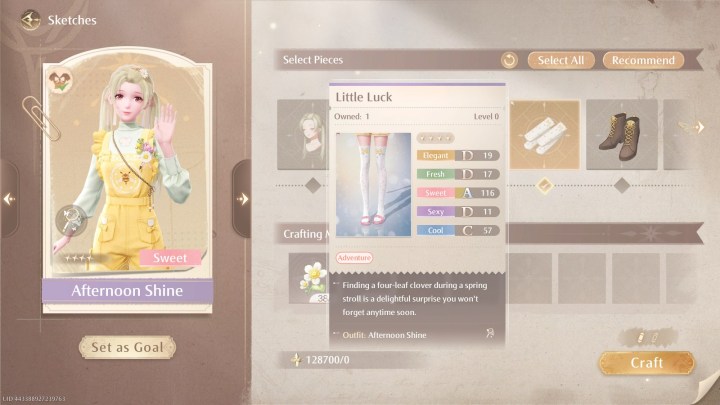720x405 pixels.
Task: Set Afternoon Shine as goal
Action: coord(127,347)
